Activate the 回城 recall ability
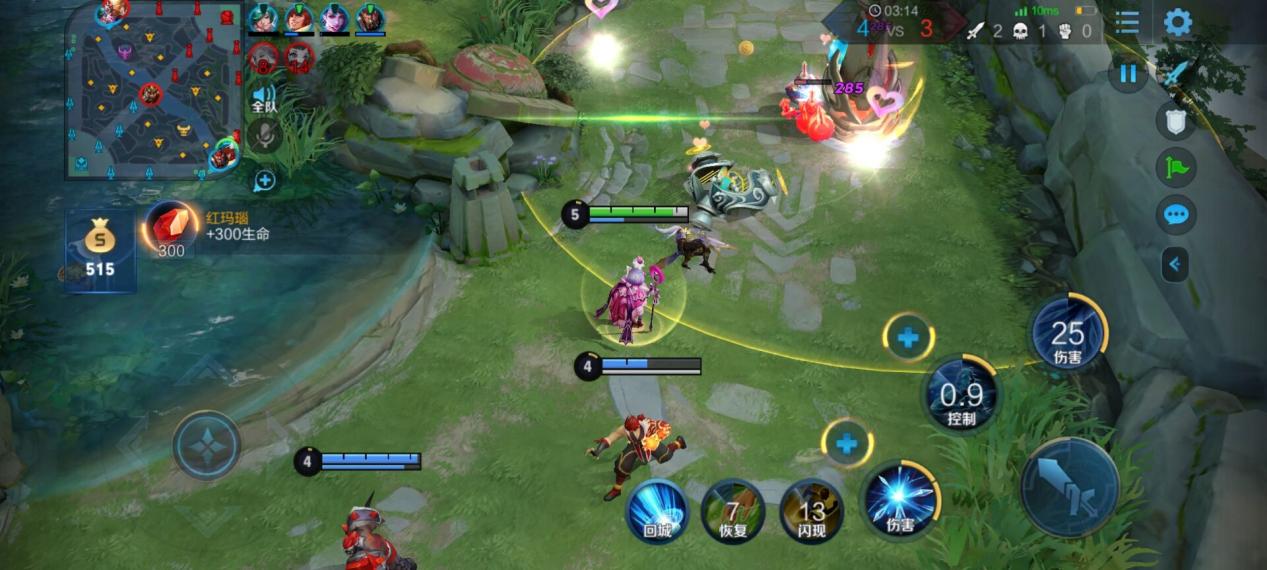The width and height of the screenshot is (1267, 570). (x=657, y=510)
